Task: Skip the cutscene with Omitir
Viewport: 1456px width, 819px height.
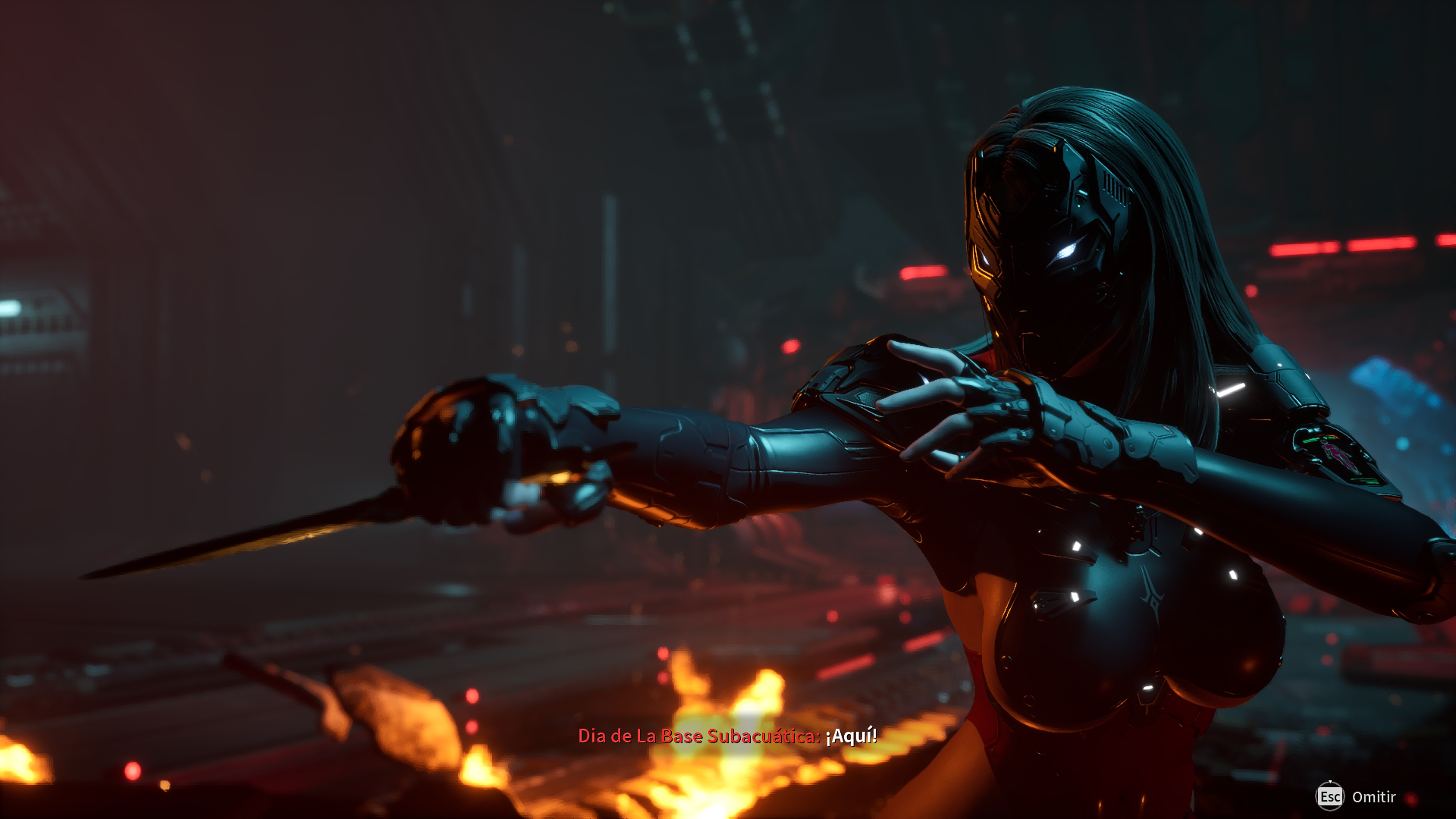Action: [x=1357, y=797]
